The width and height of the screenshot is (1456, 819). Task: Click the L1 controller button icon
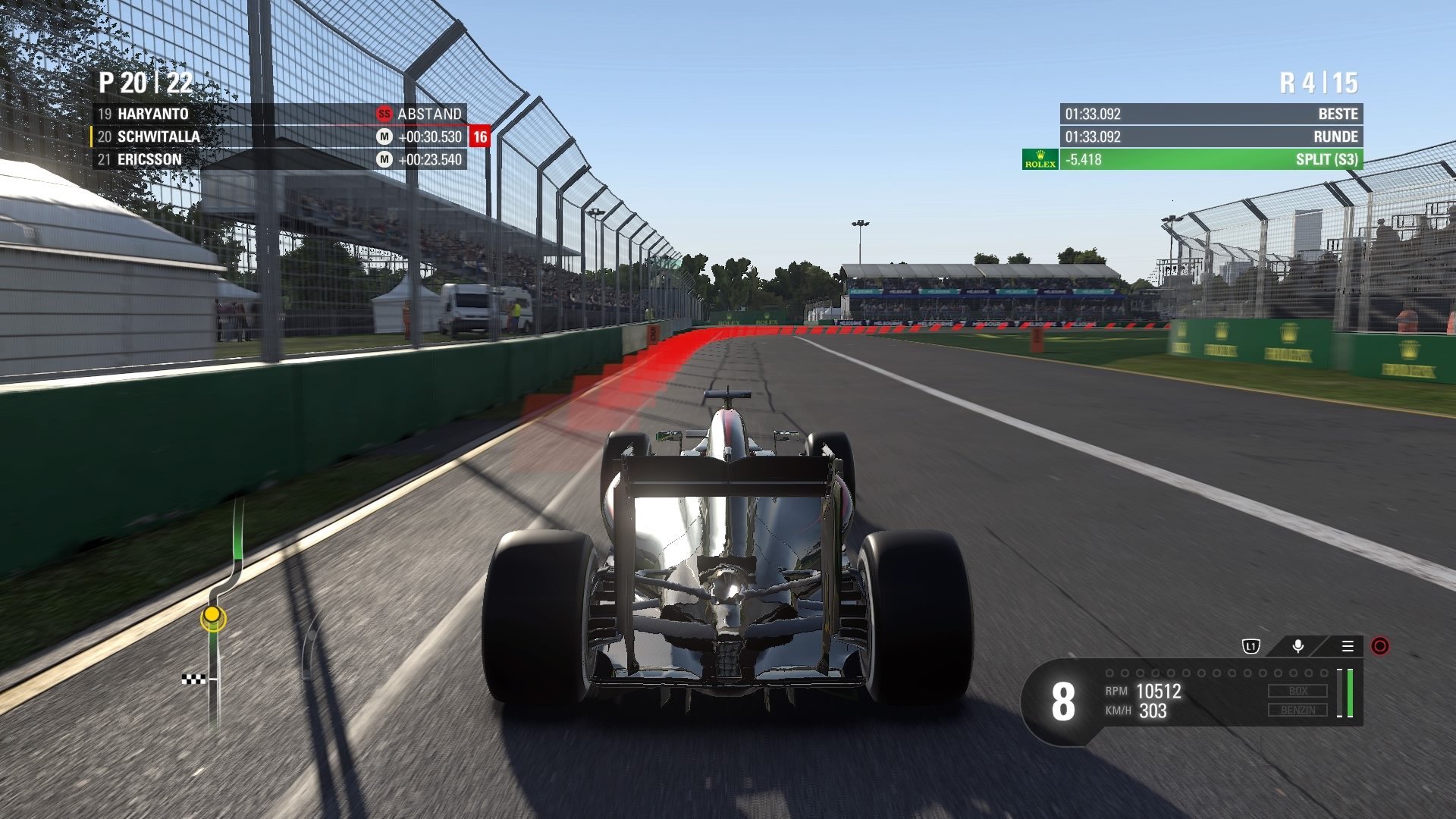coord(1252,645)
